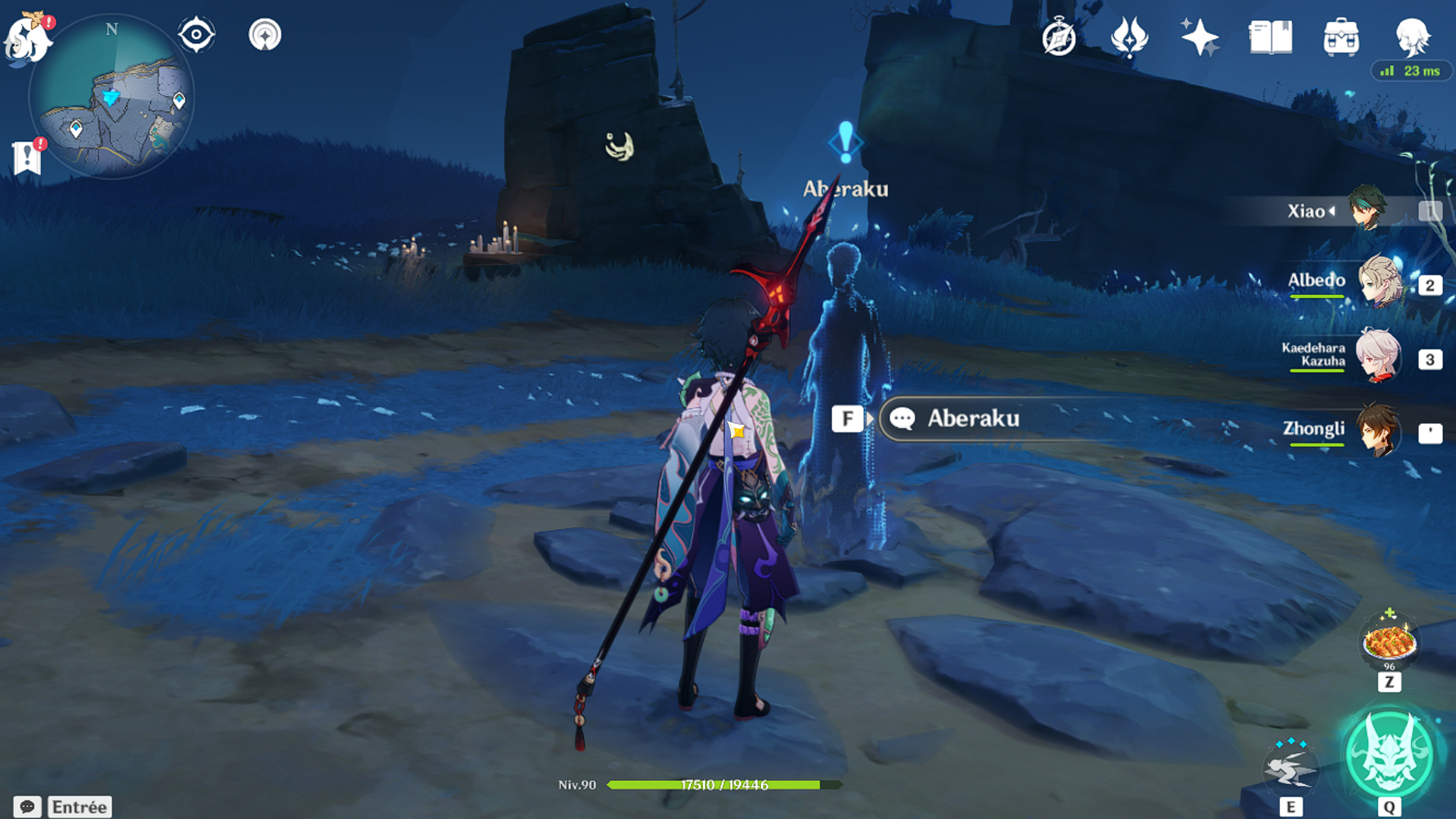Use the food quick-slot dish
Screen dimensions: 1456x819
pos(1389,642)
